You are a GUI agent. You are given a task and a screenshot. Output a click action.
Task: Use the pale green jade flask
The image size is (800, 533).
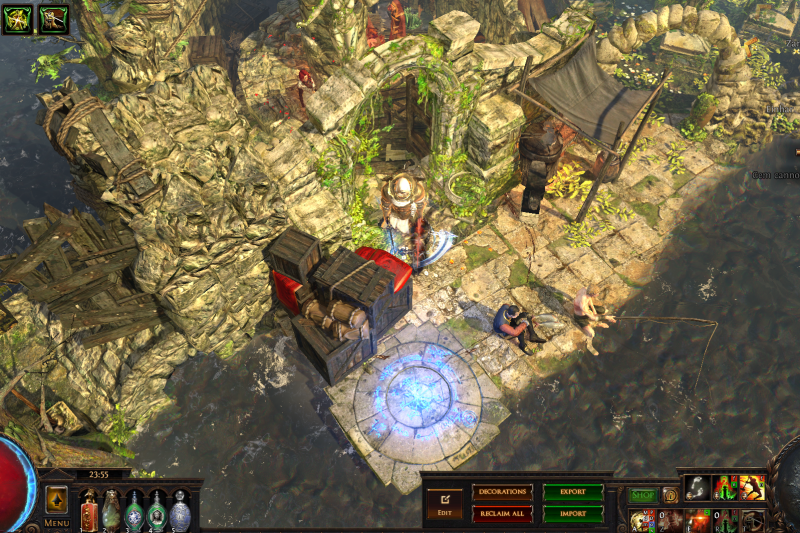(x=111, y=511)
